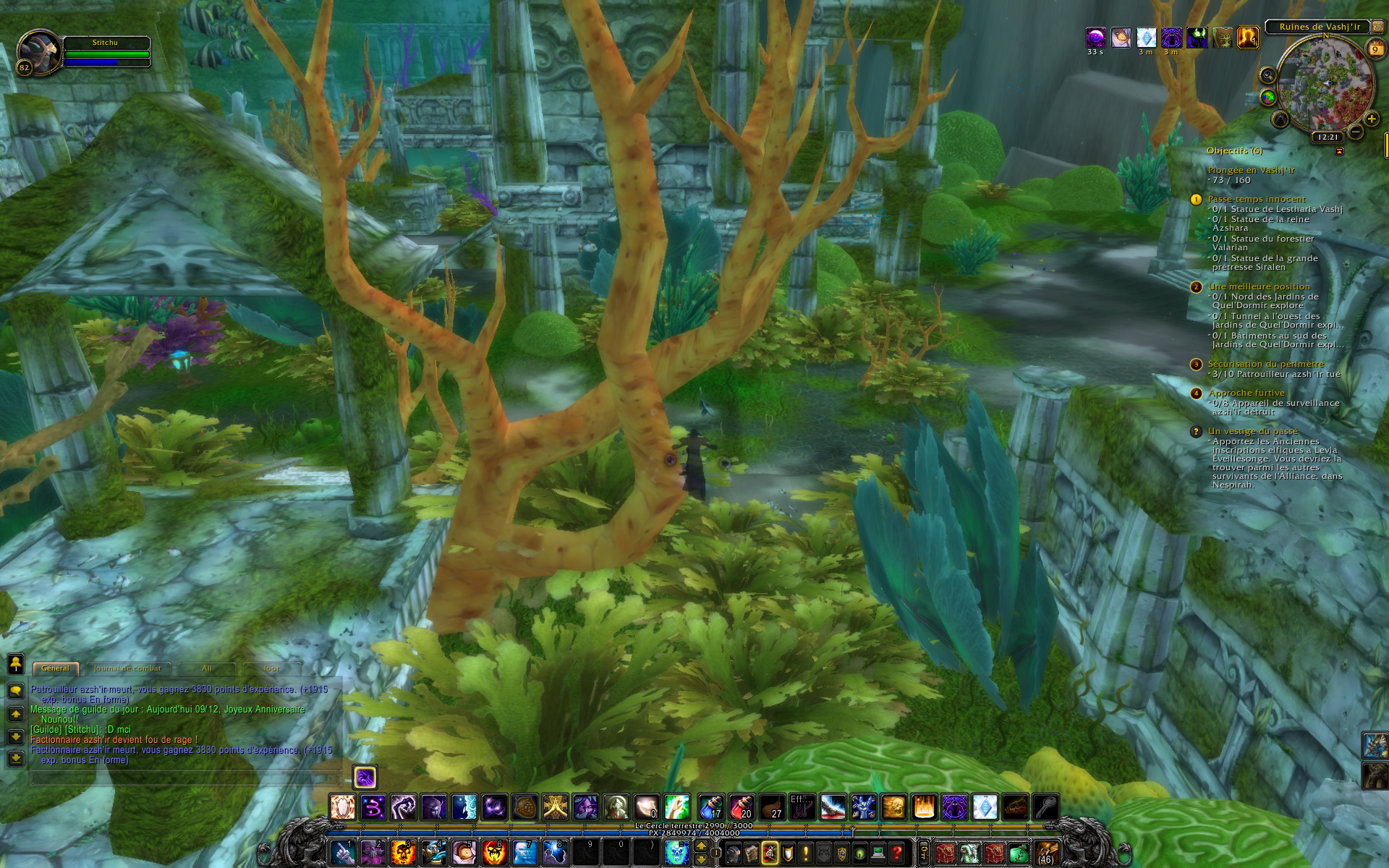Click the Stitchu player portrait
This screenshot has width=1389, height=868.
click(x=39, y=53)
